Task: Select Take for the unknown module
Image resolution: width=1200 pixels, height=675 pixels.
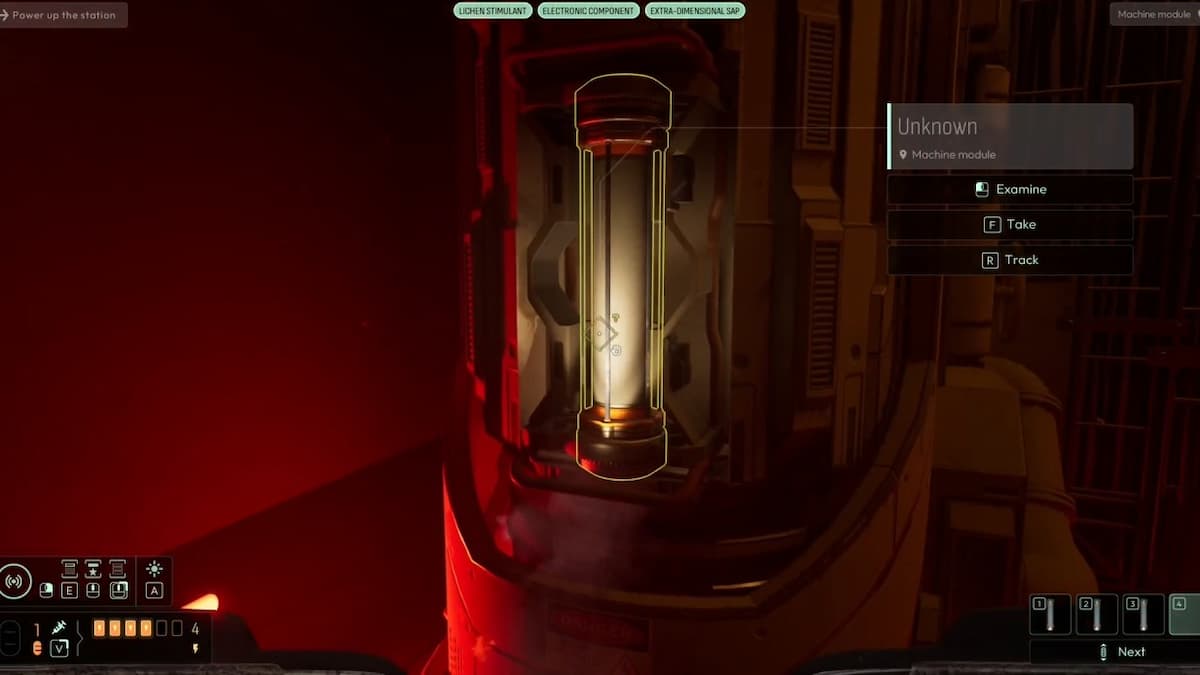Action: point(1010,224)
